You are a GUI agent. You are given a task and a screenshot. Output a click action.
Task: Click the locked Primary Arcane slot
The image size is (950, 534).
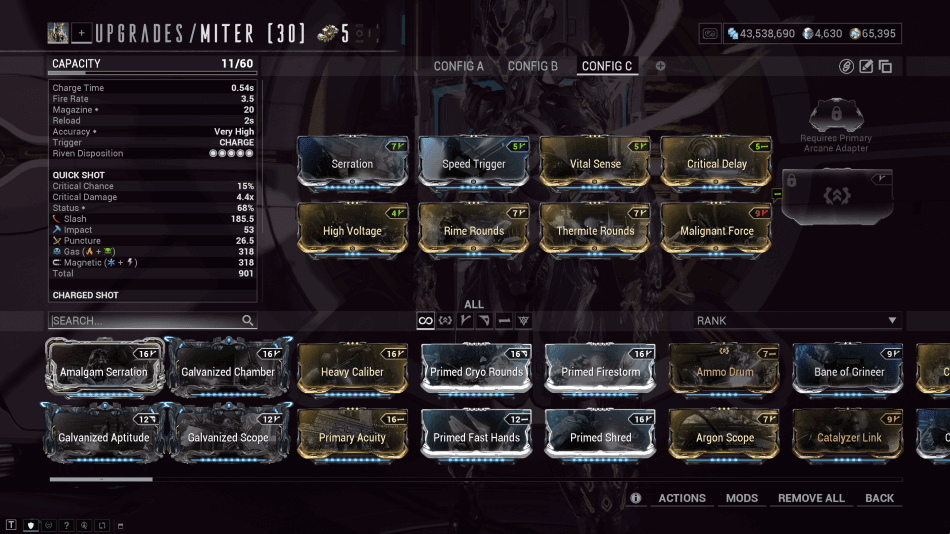point(836,195)
